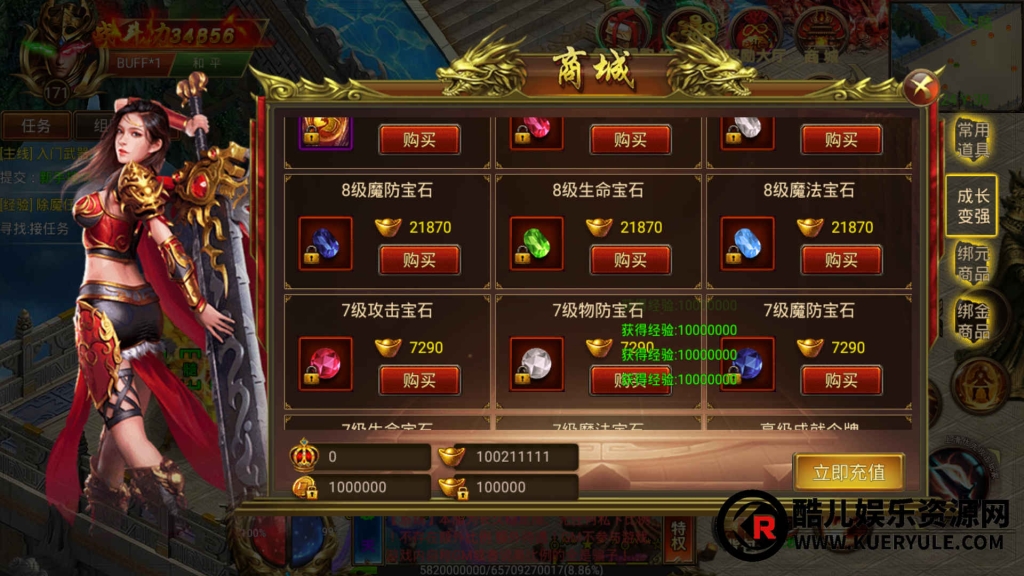Select the 8级魔防宝石 item icon
Image resolution: width=1024 pixels, height=576 pixels.
click(326, 243)
